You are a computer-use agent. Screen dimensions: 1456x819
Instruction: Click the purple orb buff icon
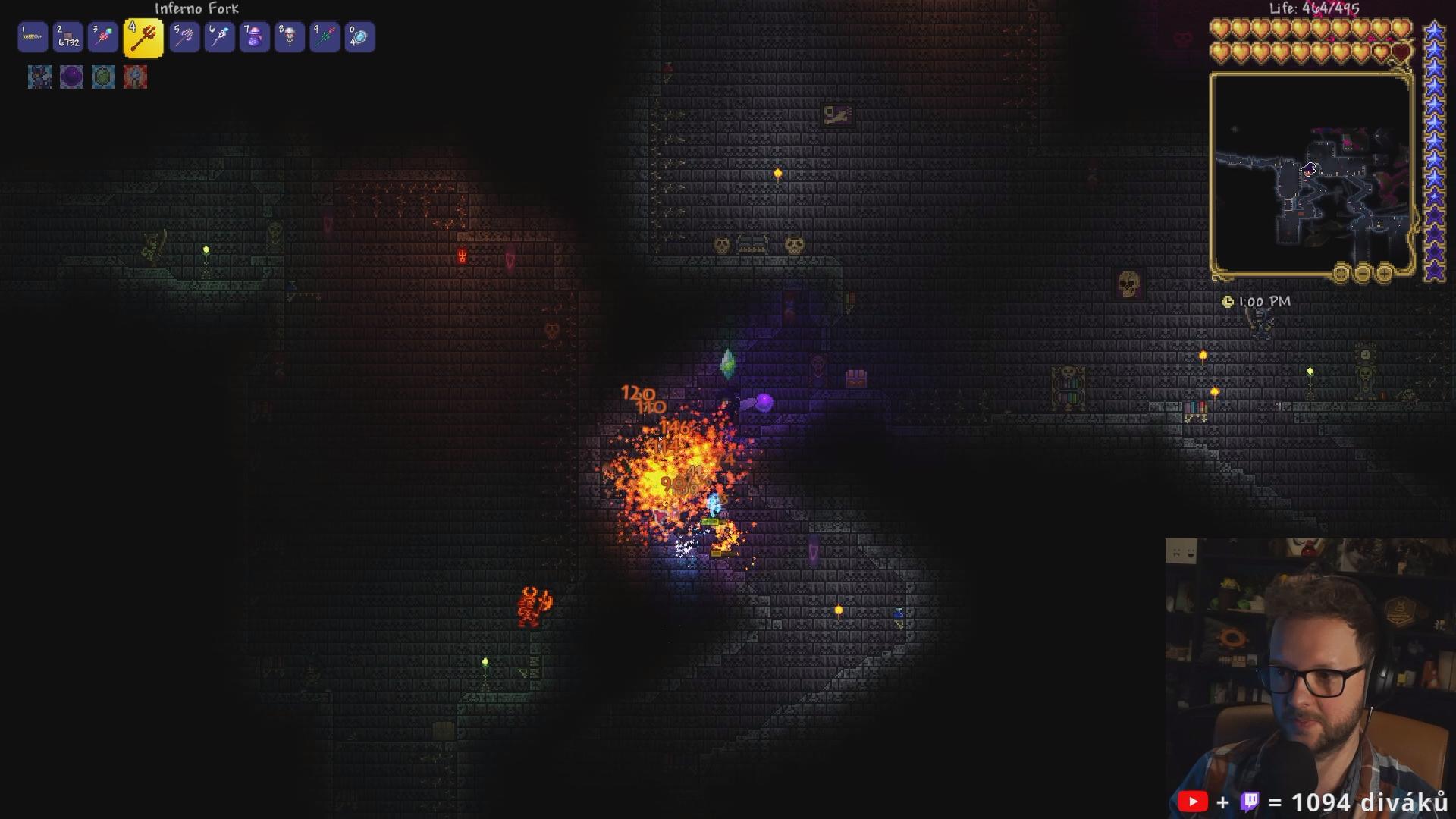coord(71,77)
